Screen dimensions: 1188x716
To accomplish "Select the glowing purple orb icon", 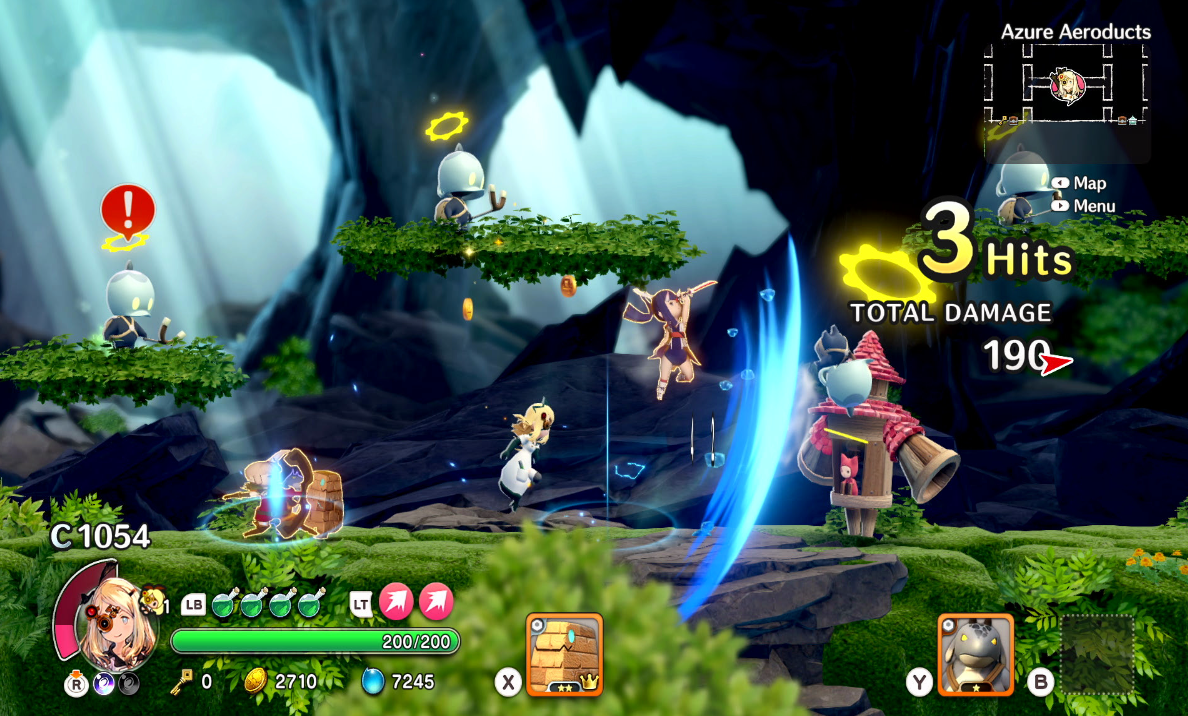I will tap(103, 684).
